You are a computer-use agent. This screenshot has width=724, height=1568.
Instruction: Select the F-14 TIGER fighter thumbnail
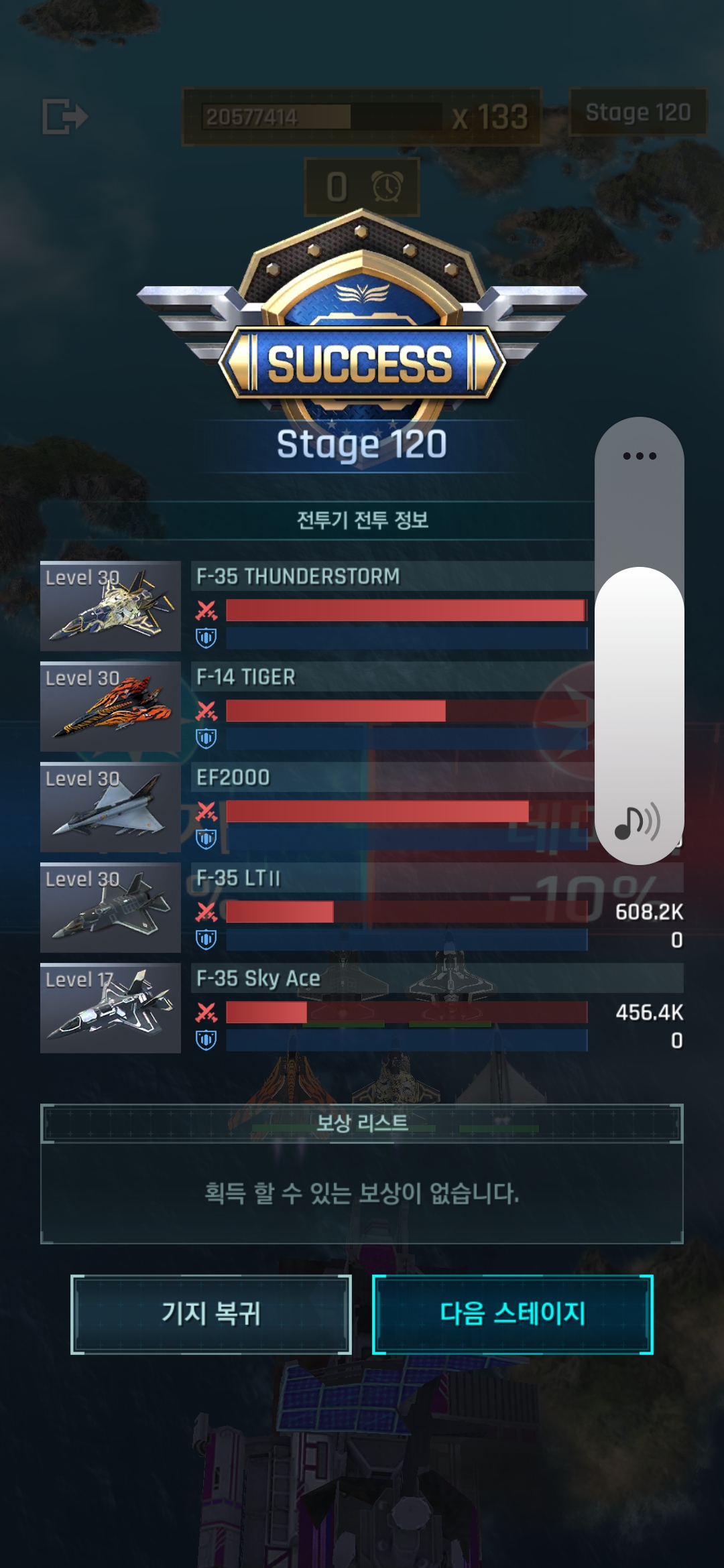point(111,706)
